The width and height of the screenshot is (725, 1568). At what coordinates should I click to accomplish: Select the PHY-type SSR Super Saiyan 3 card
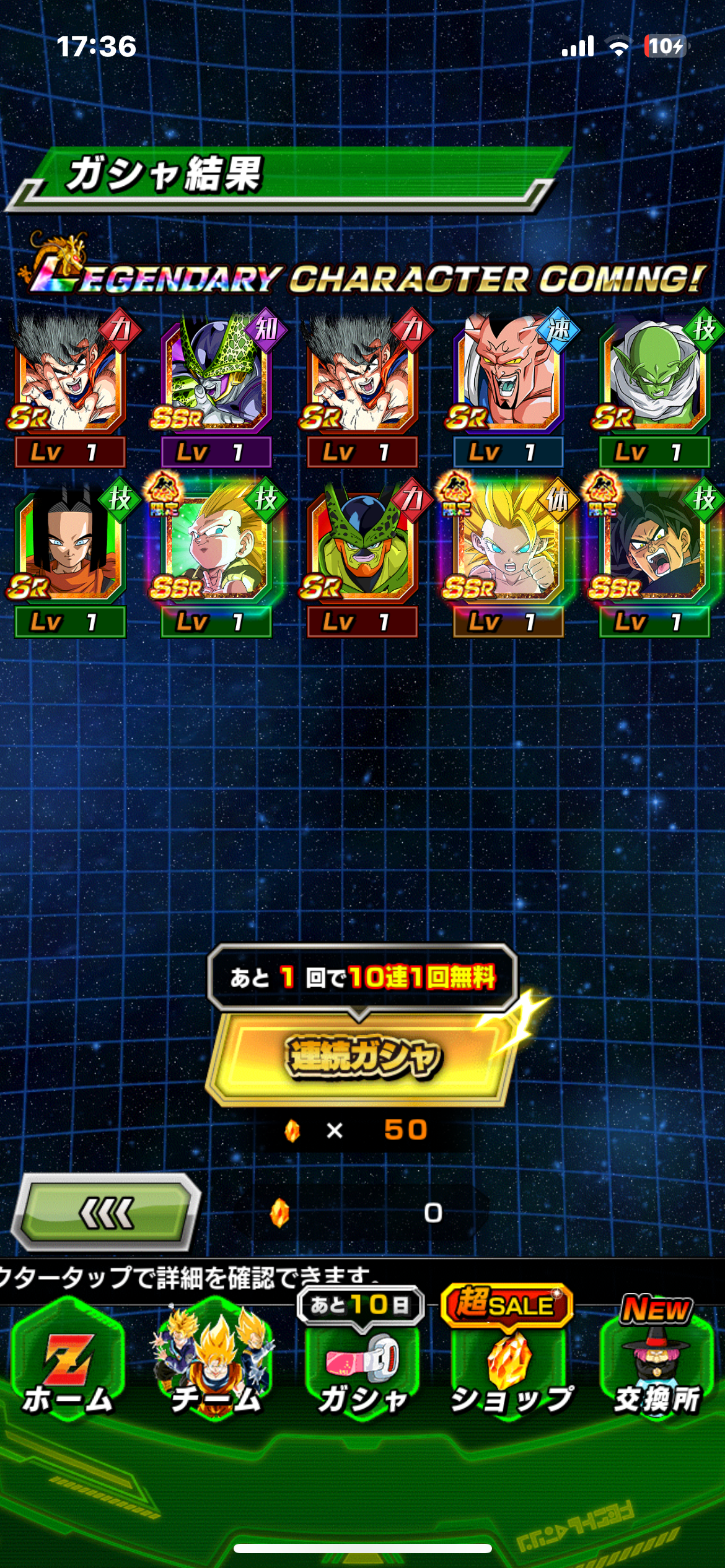click(x=508, y=547)
